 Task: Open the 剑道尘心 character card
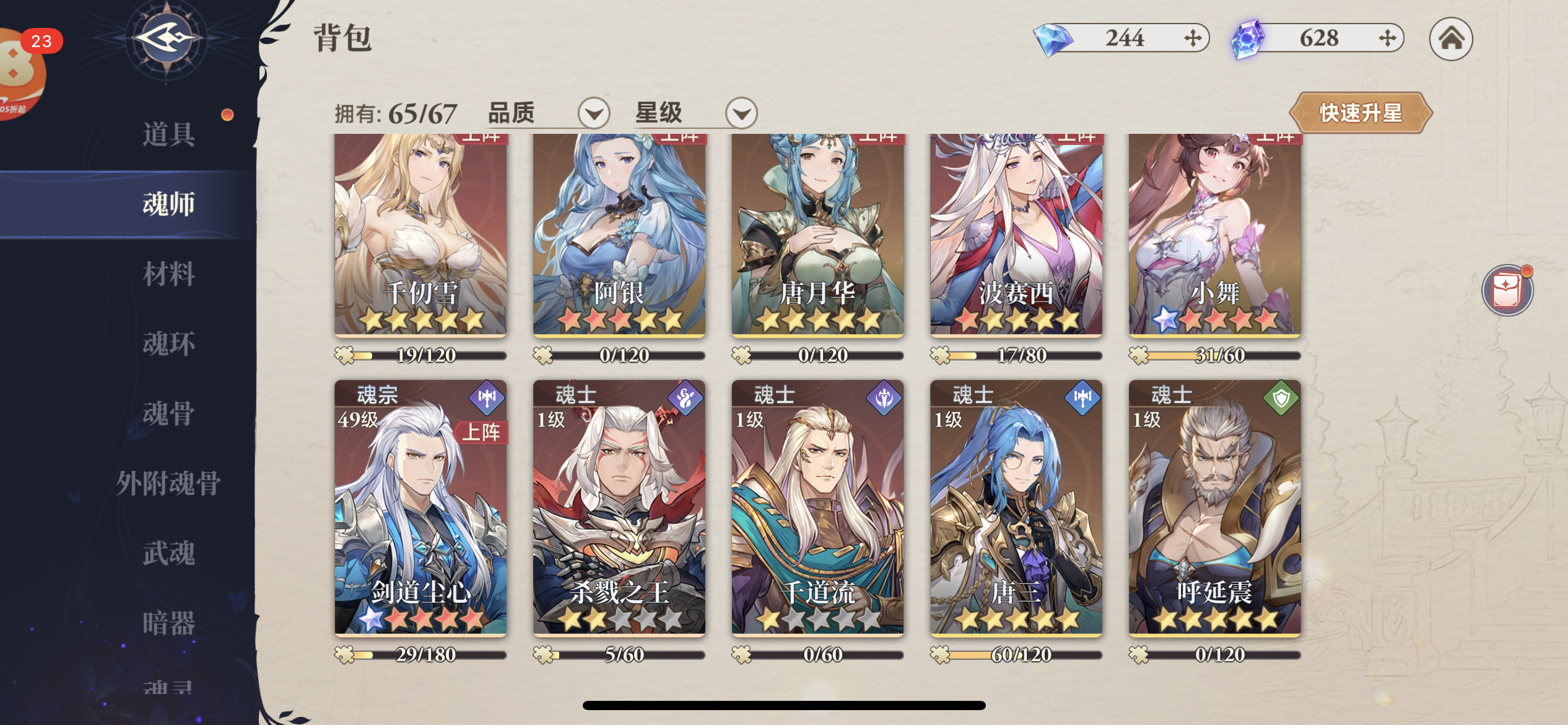(x=420, y=508)
